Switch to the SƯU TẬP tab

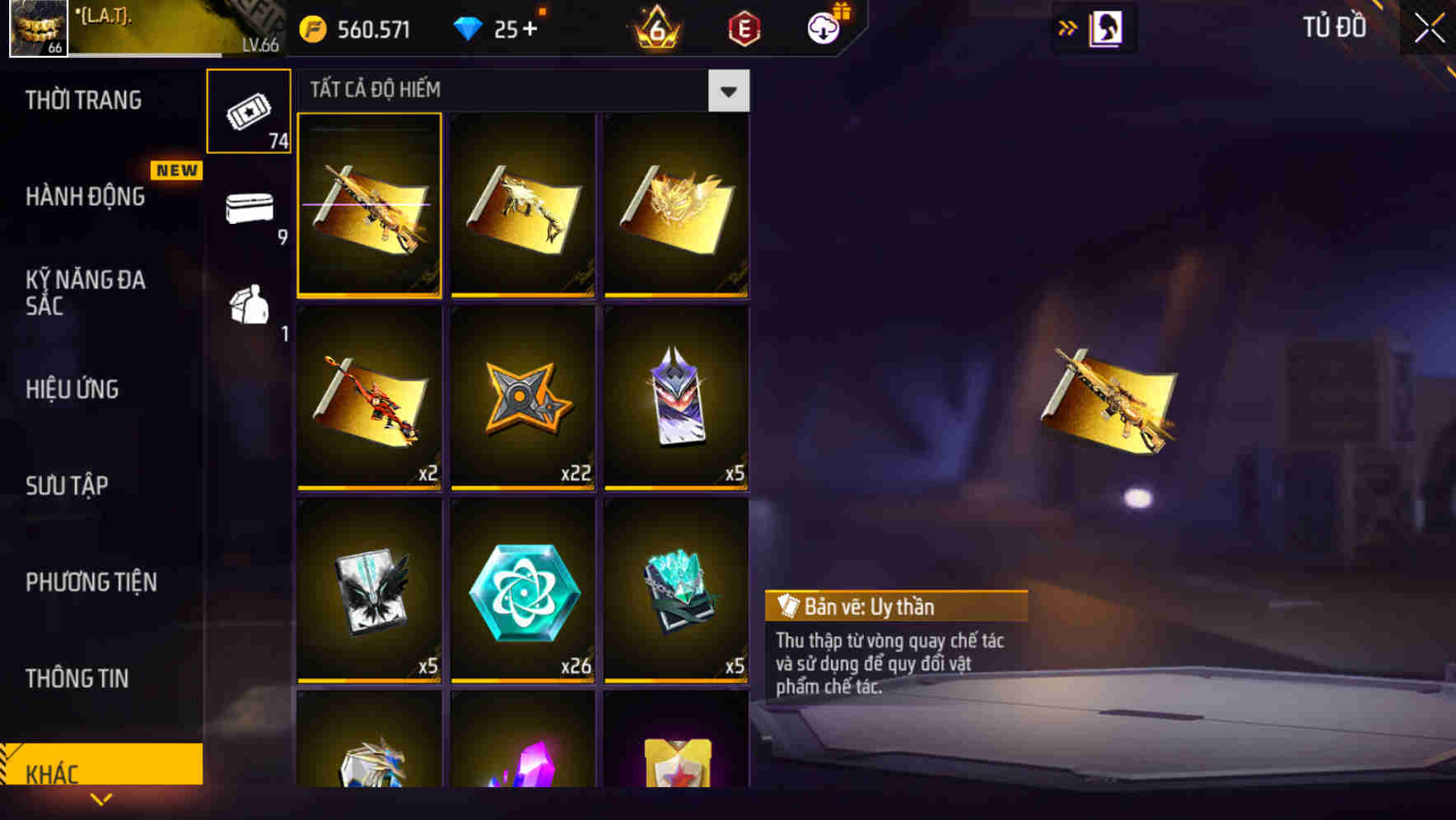(x=68, y=486)
